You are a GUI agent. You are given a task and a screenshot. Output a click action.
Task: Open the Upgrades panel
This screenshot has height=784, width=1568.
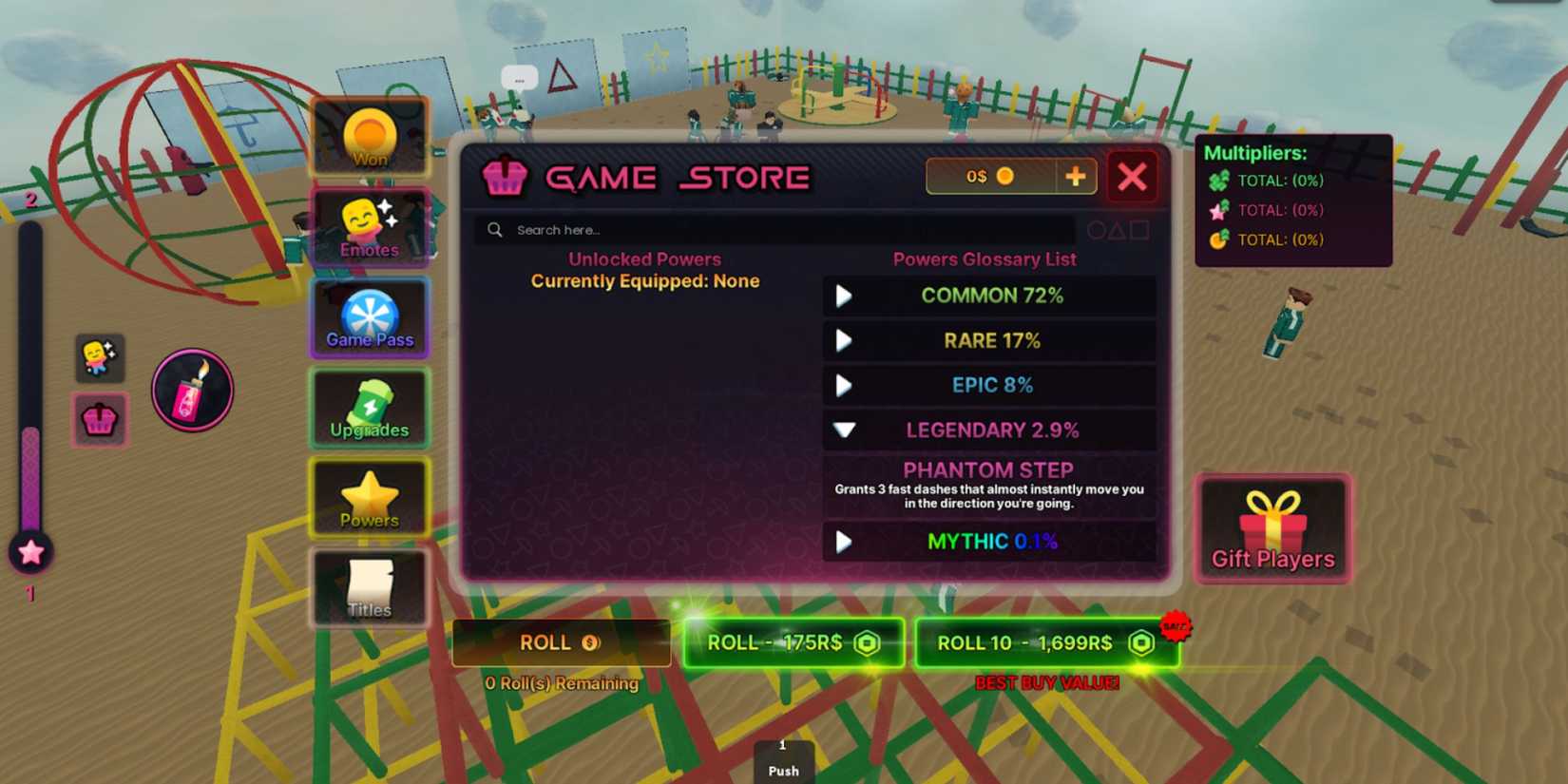pyautogui.click(x=370, y=409)
